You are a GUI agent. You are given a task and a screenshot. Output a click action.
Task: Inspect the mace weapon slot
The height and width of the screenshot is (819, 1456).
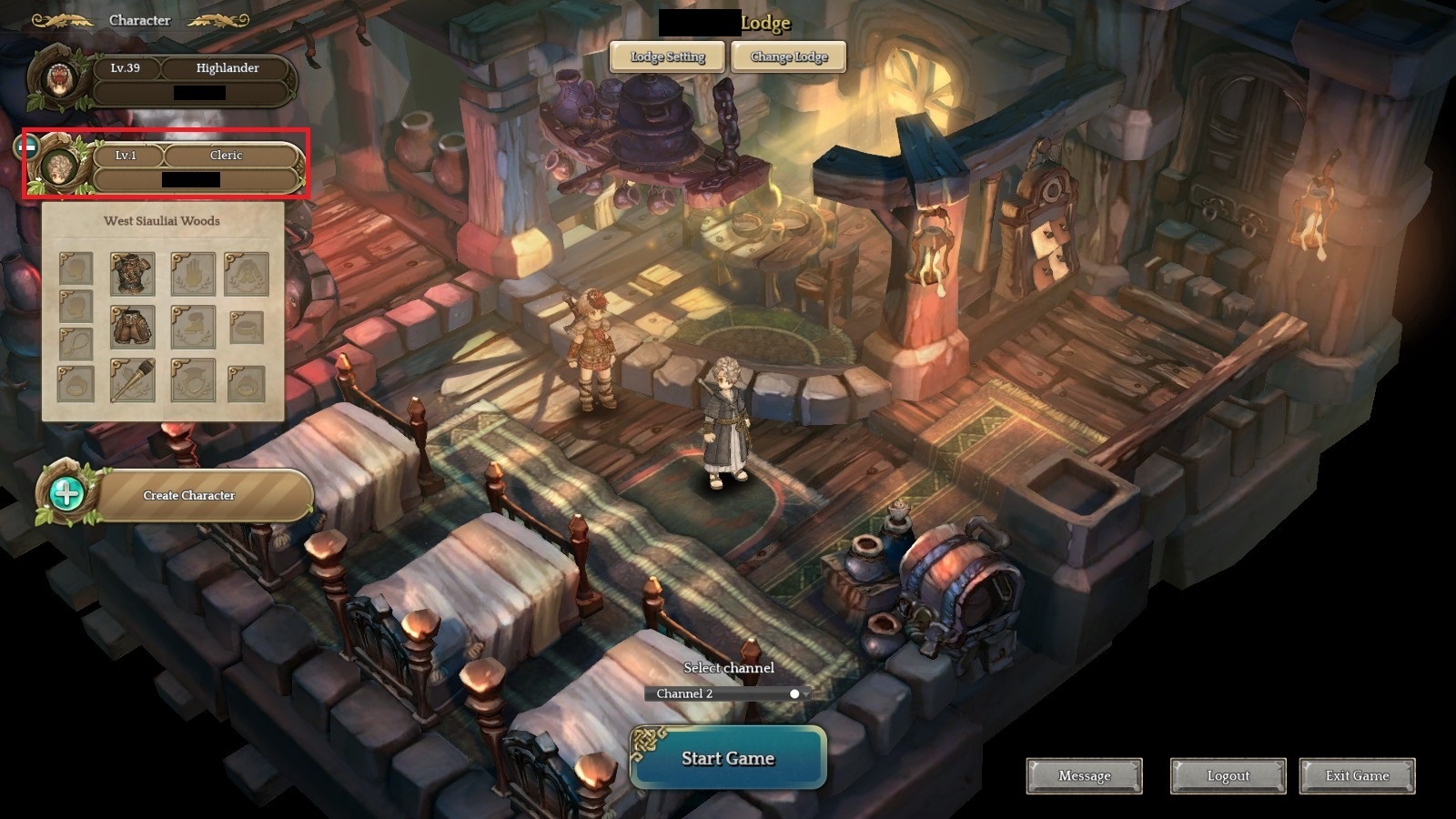coord(132,380)
